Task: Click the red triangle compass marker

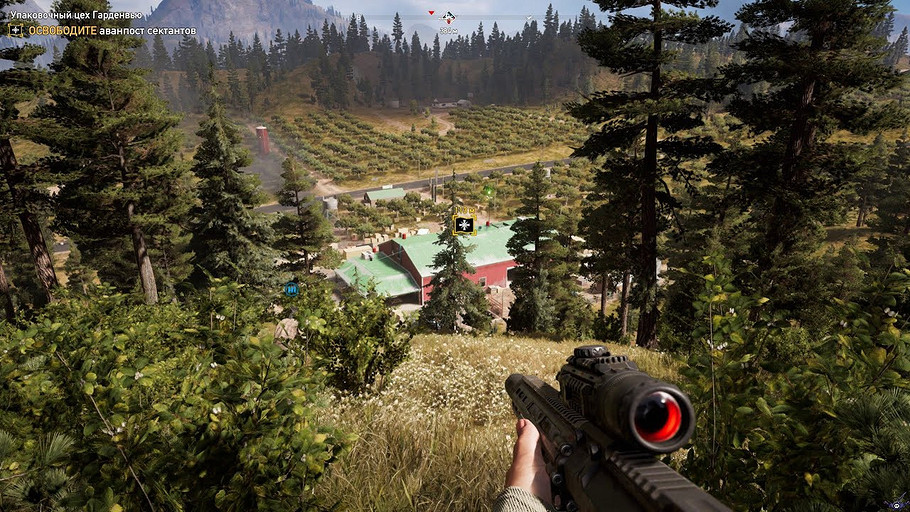Action: [431, 13]
